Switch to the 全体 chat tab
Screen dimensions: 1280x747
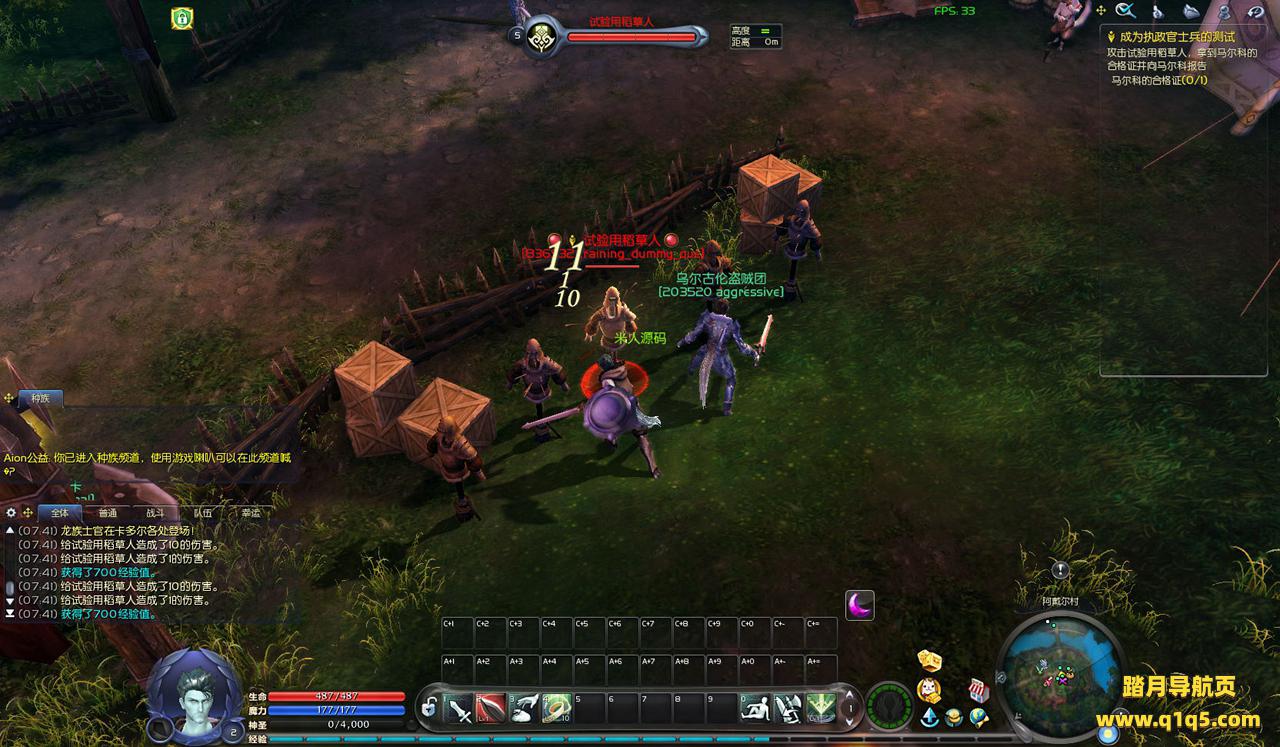point(60,513)
